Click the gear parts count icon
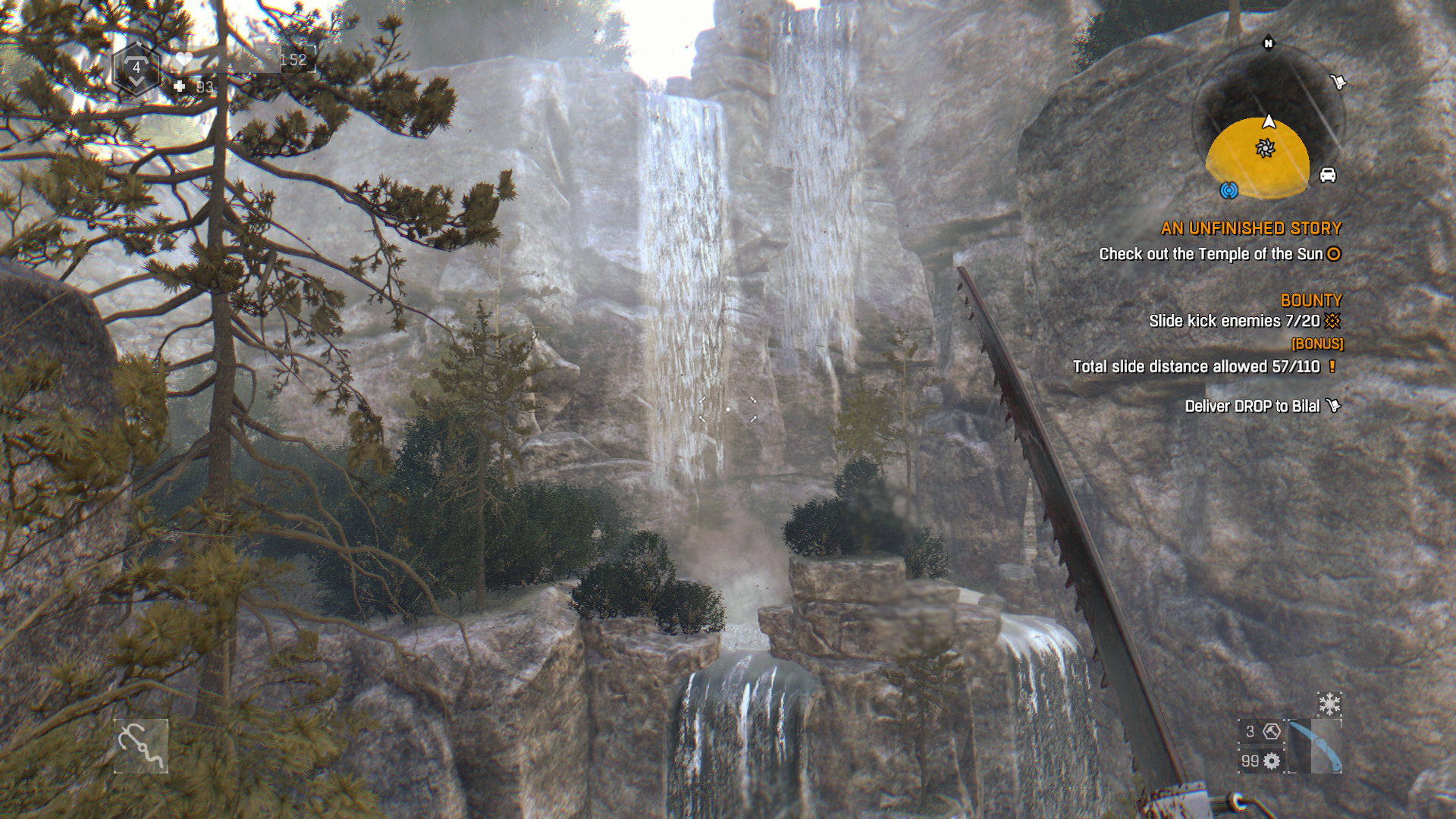1456x819 pixels. (1272, 761)
